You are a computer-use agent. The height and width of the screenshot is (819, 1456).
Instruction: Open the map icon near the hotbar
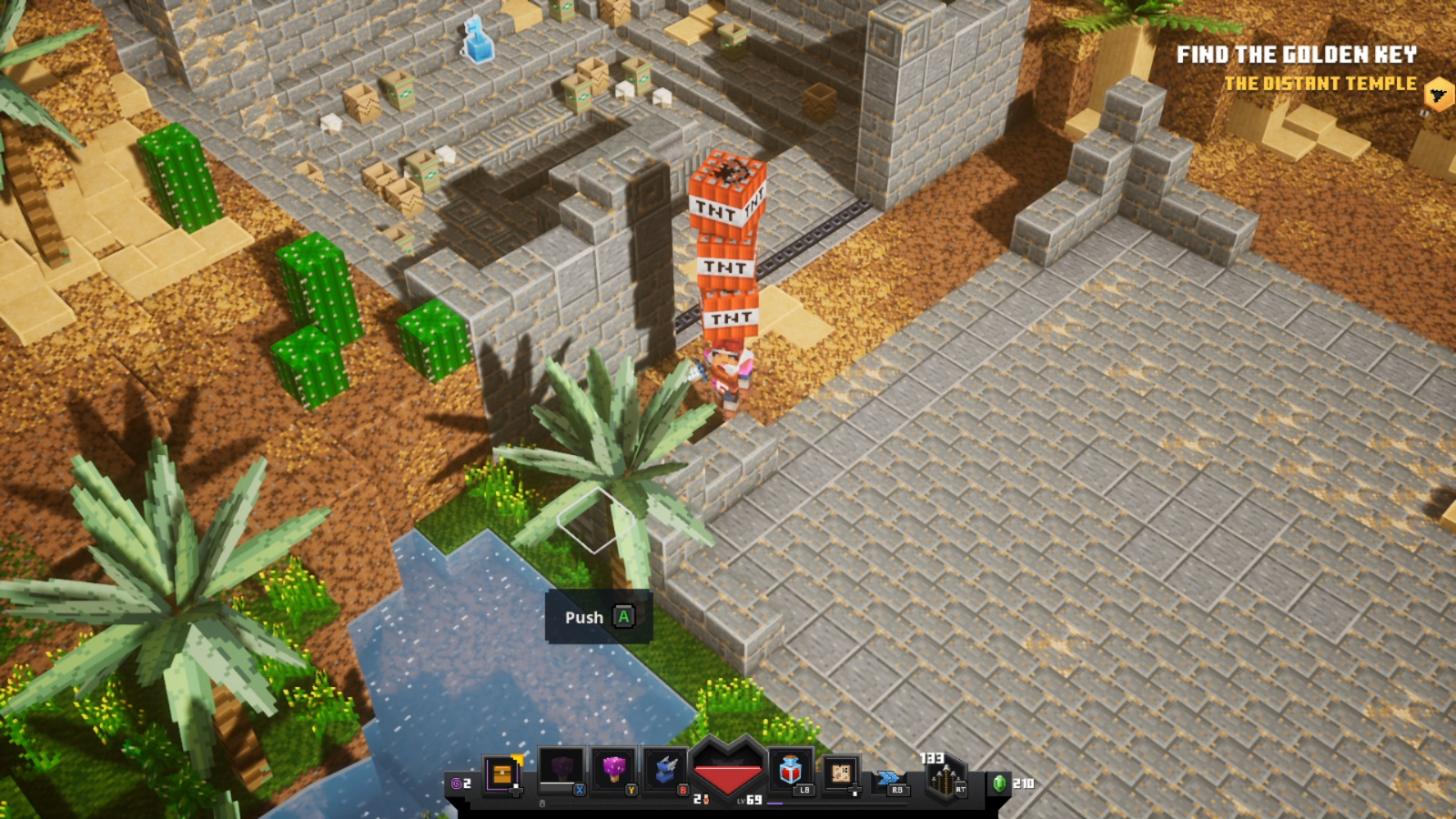841,773
